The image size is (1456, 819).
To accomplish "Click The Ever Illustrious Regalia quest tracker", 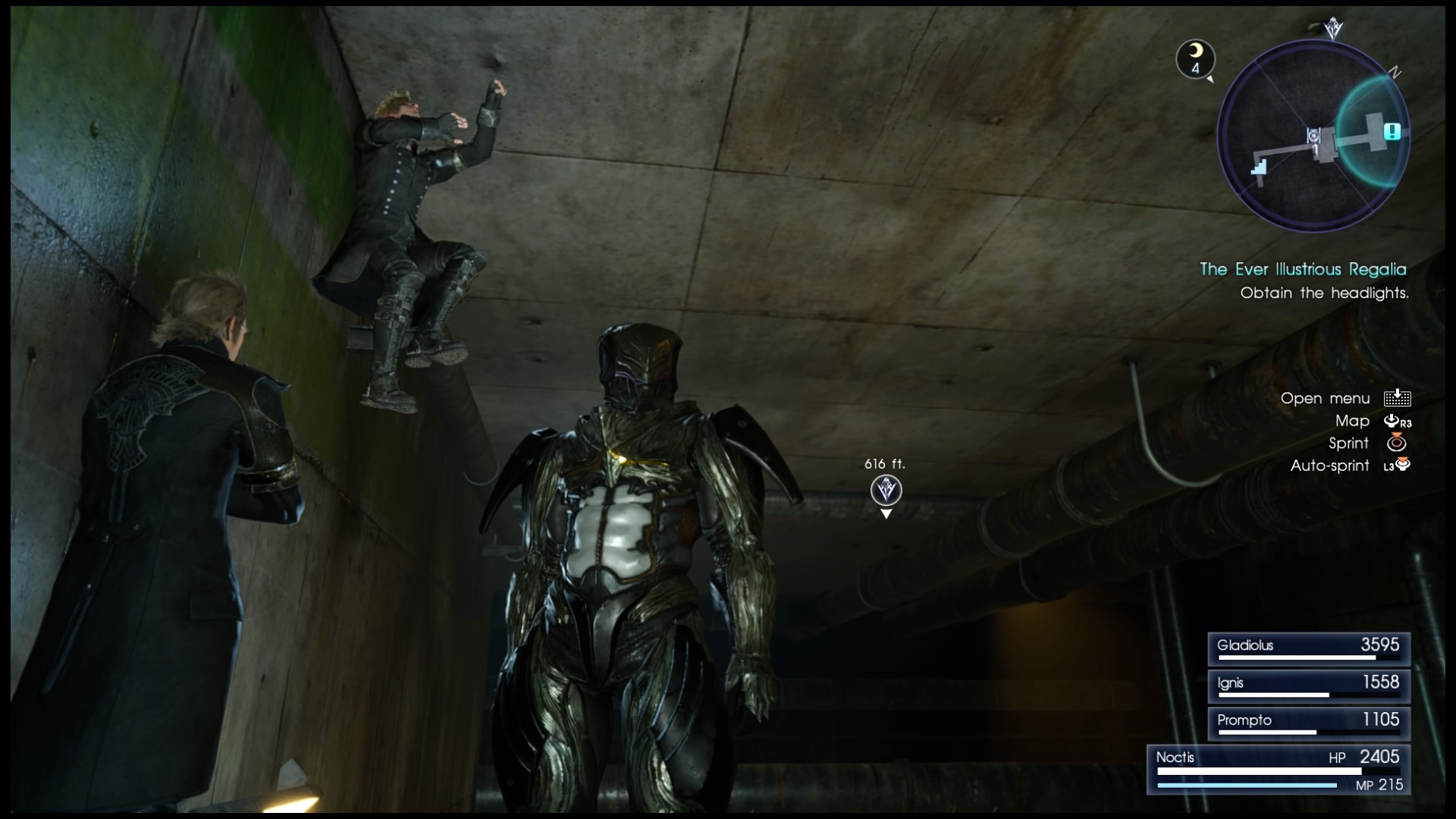I will [x=1302, y=269].
